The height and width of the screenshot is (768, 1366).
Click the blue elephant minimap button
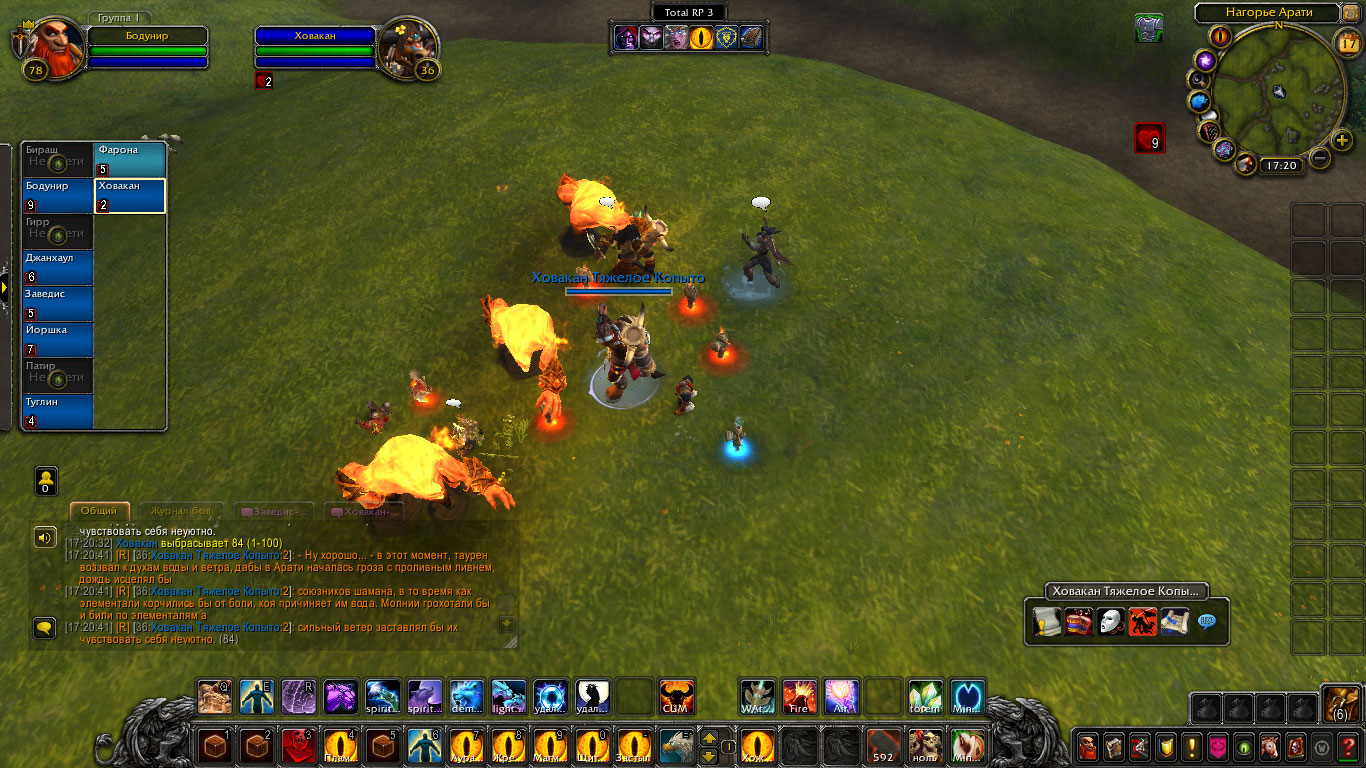coord(1200,101)
